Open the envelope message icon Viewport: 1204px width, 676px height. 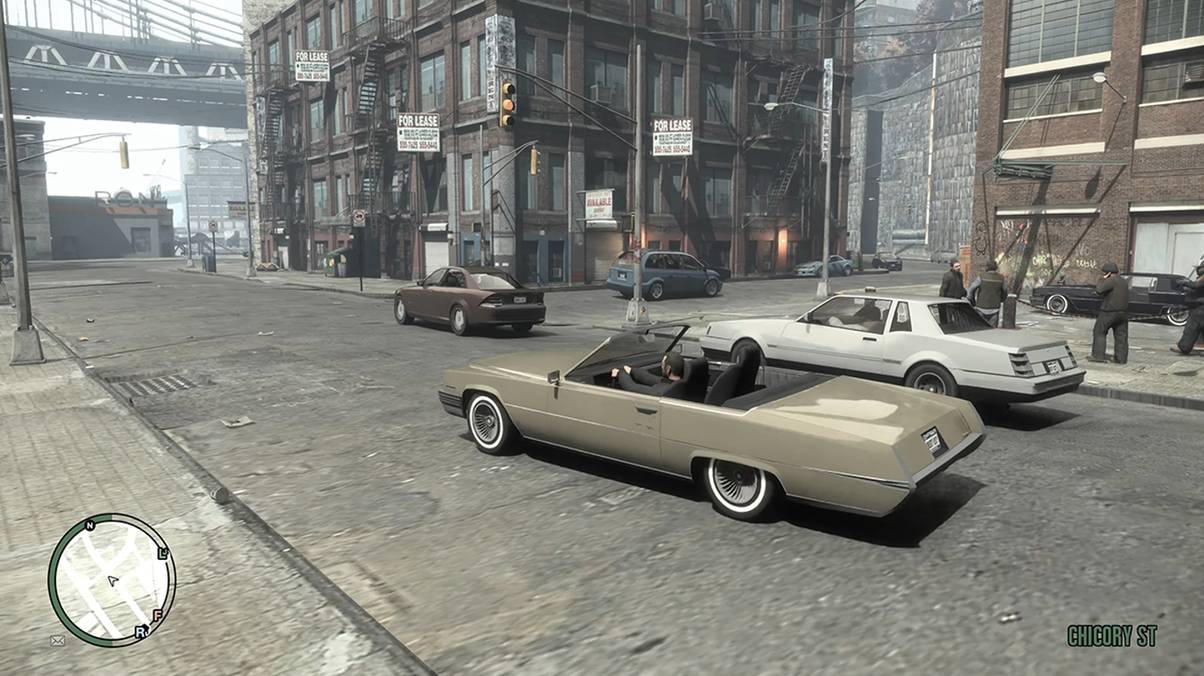58,640
